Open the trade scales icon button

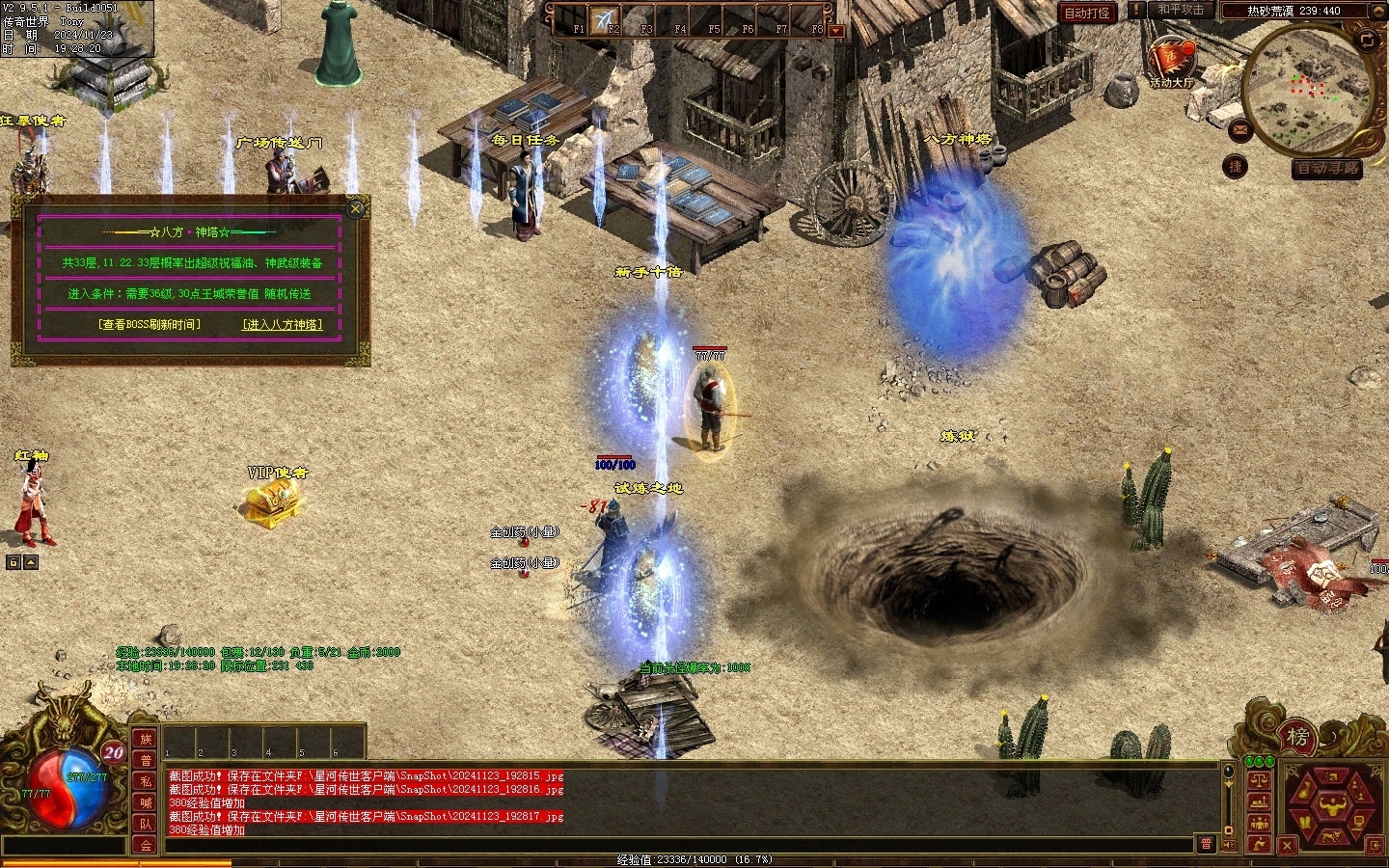pos(1258,780)
